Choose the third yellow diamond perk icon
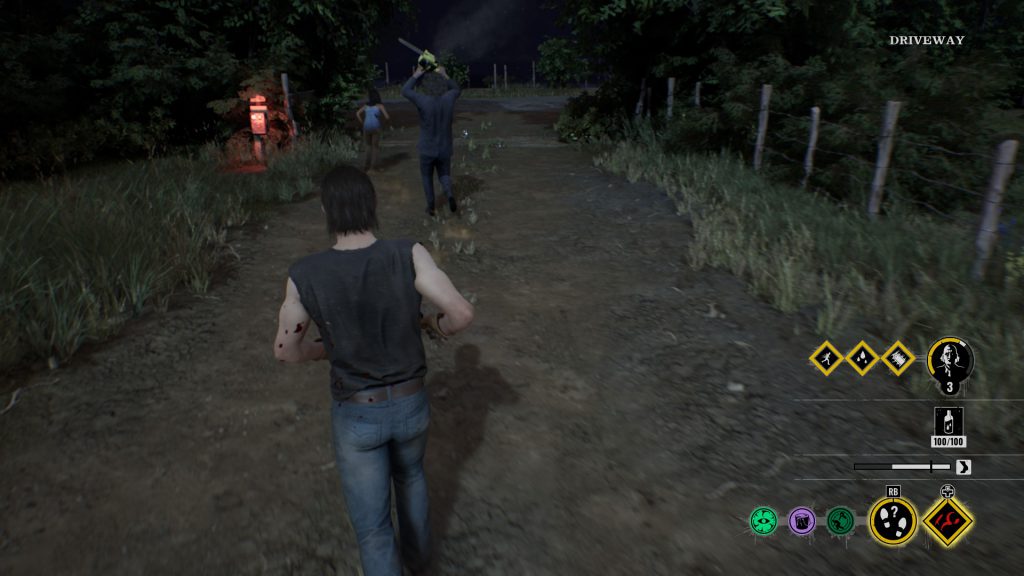This screenshot has height=576, width=1024. [898, 358]
